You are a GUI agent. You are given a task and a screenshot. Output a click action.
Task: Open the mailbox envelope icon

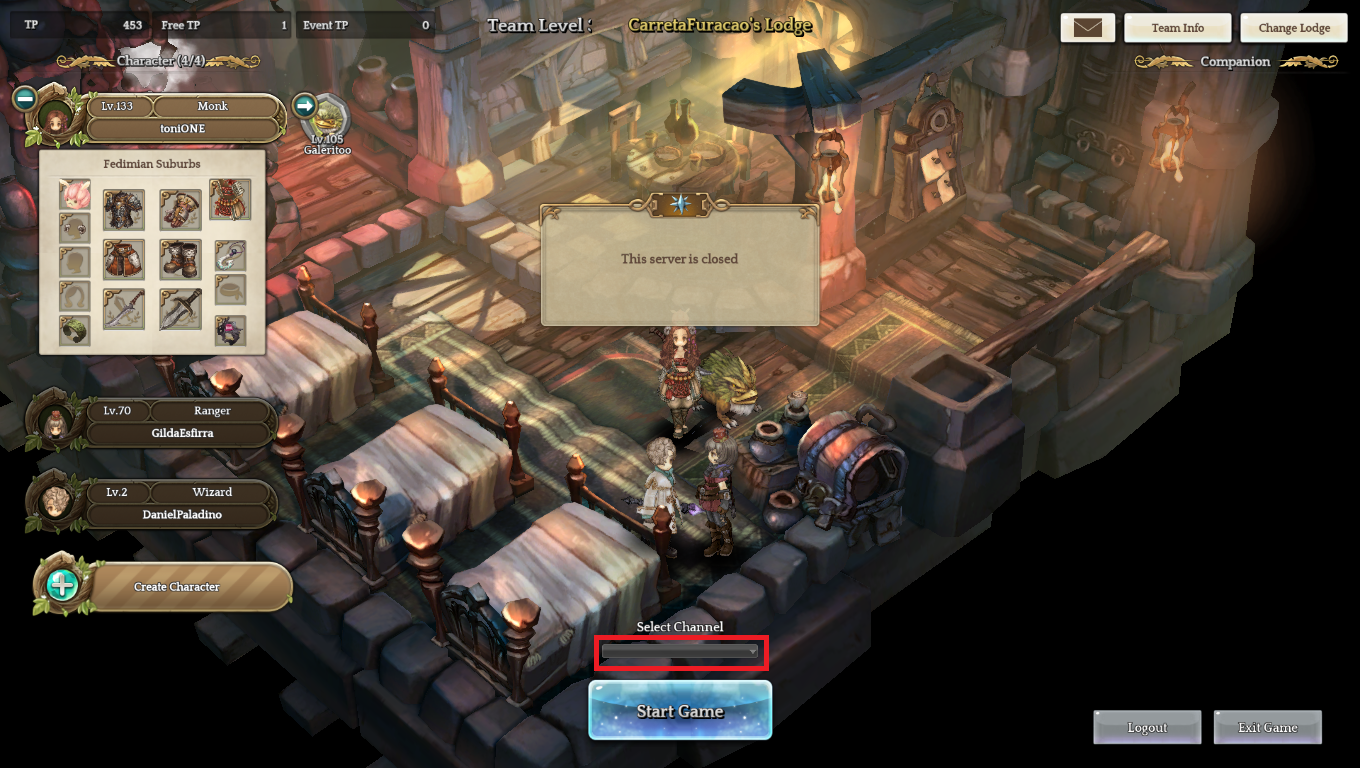point(1087,28)
